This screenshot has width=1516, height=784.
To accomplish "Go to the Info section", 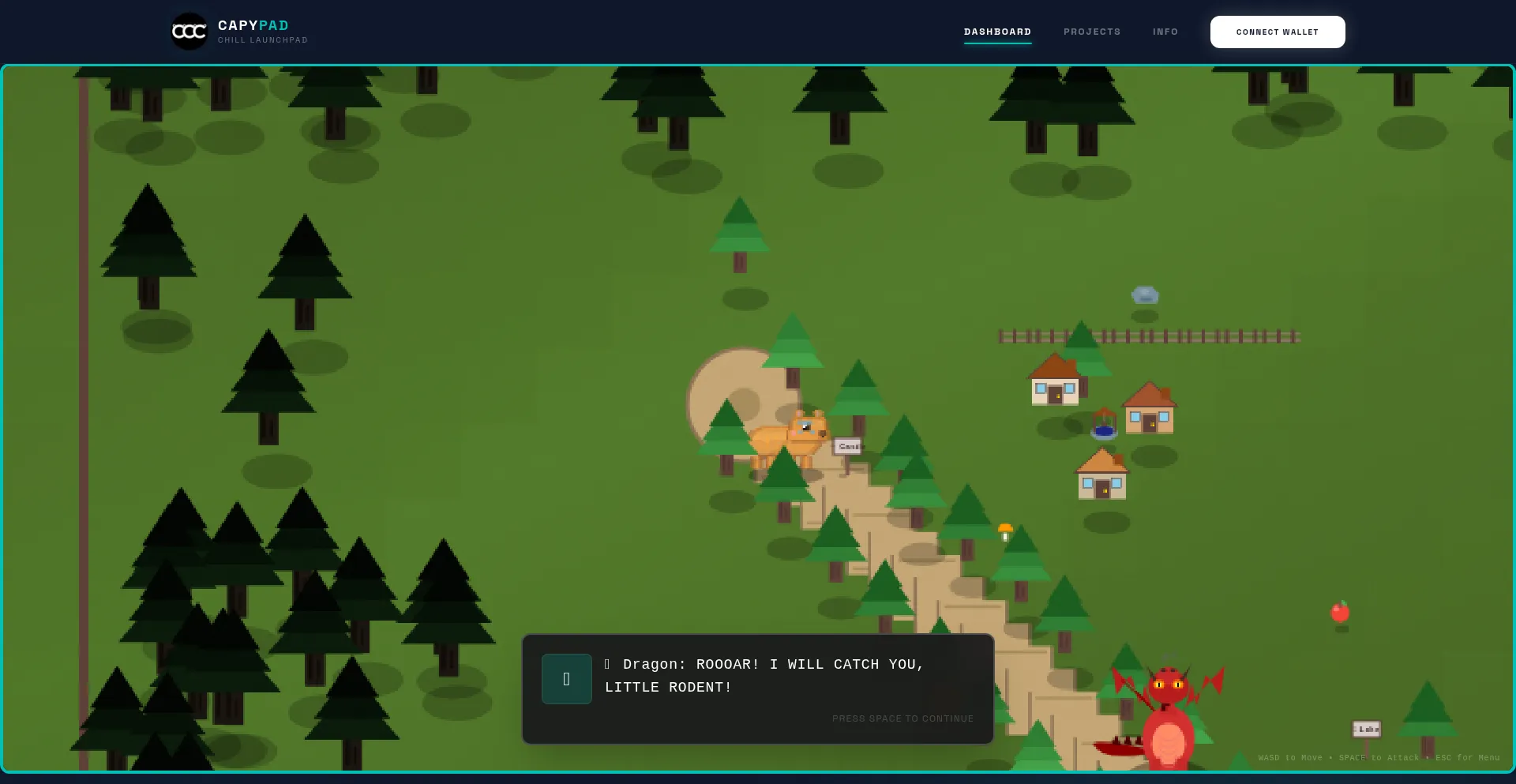I will click(1165, 32).
